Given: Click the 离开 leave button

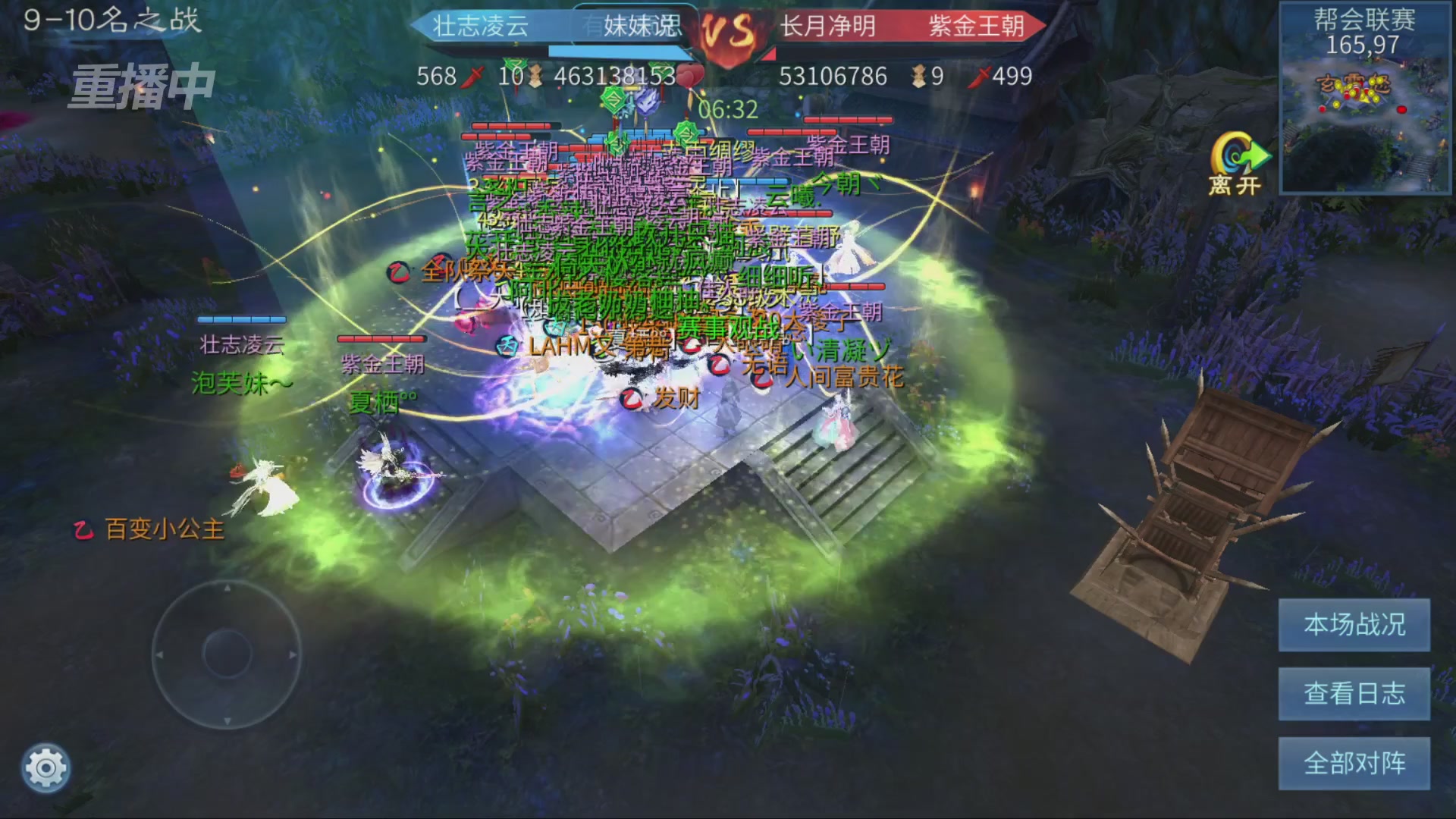Looking at the screenshot, I should click(1236, 165).
